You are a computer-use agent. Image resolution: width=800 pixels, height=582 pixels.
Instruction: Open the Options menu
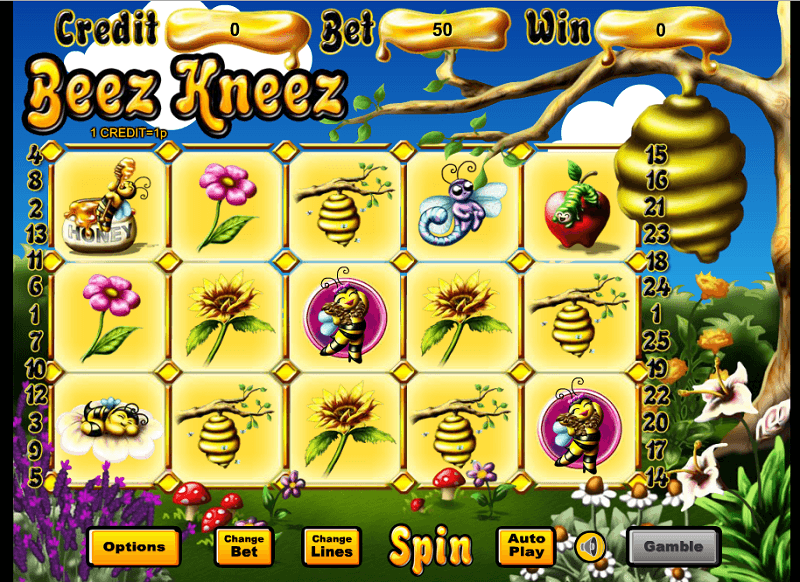click(134, 547)
